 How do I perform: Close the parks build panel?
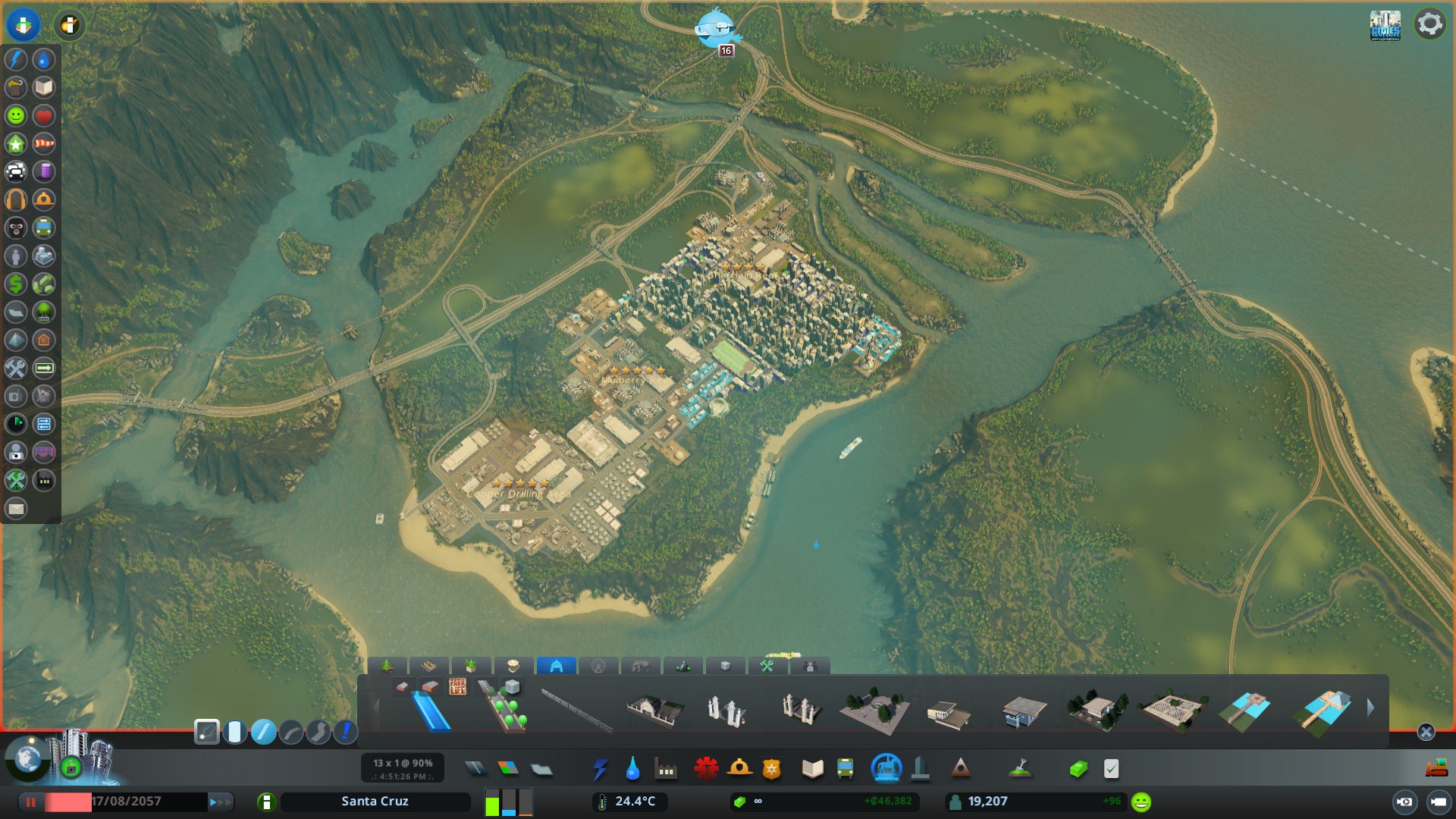(x=1426, y=732)
